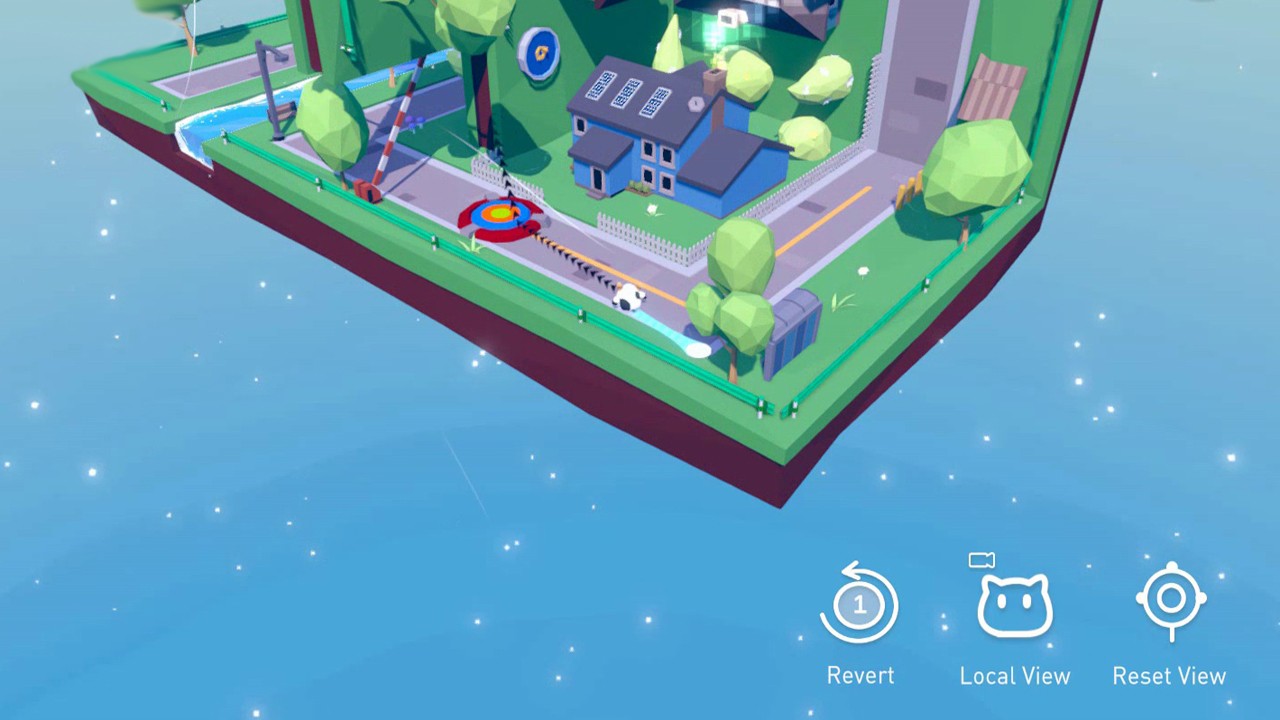Click the camera symbol above Local View
1280x720 pixels.
pos(982,560)
